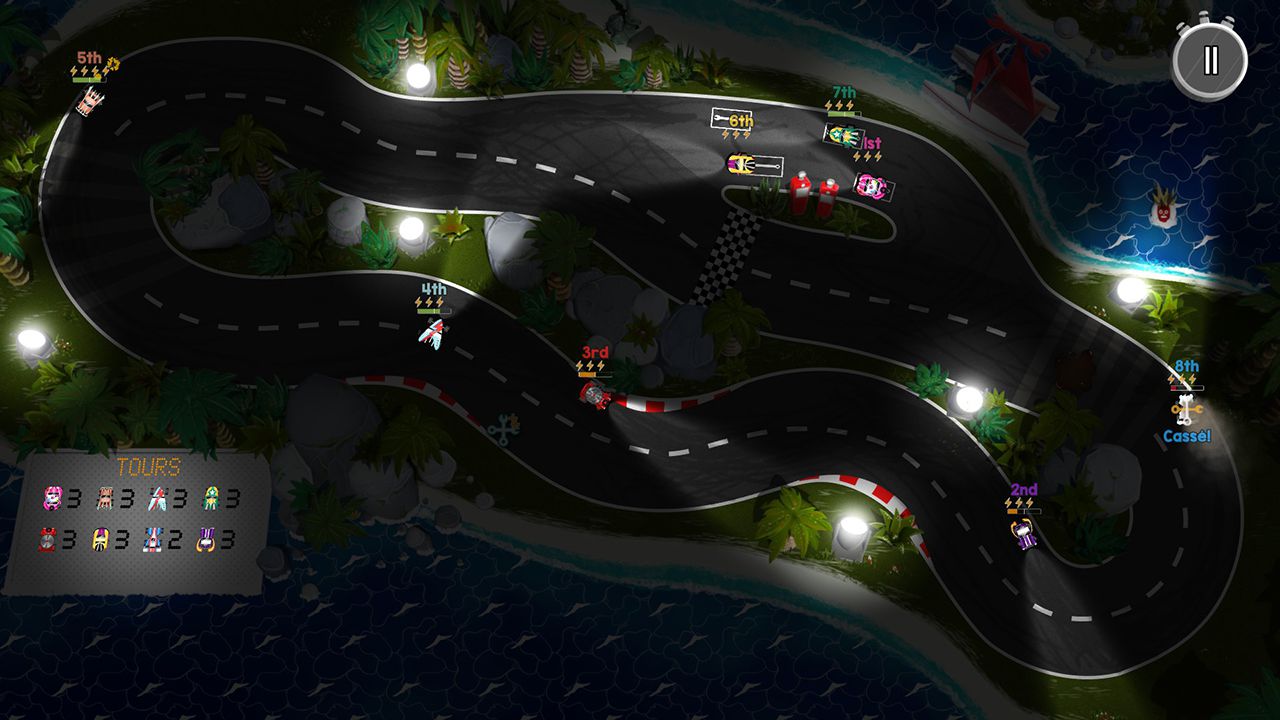Viewport: 1280px width, 720px height.
Task: Select the 3rd place red car on the track
Action: point(594,393)
